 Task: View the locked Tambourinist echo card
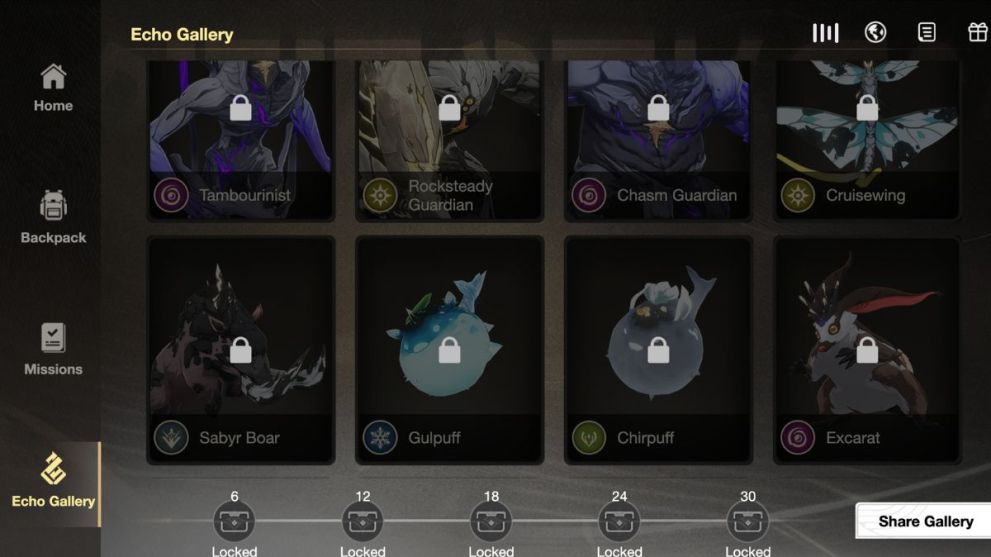point(240,140)
